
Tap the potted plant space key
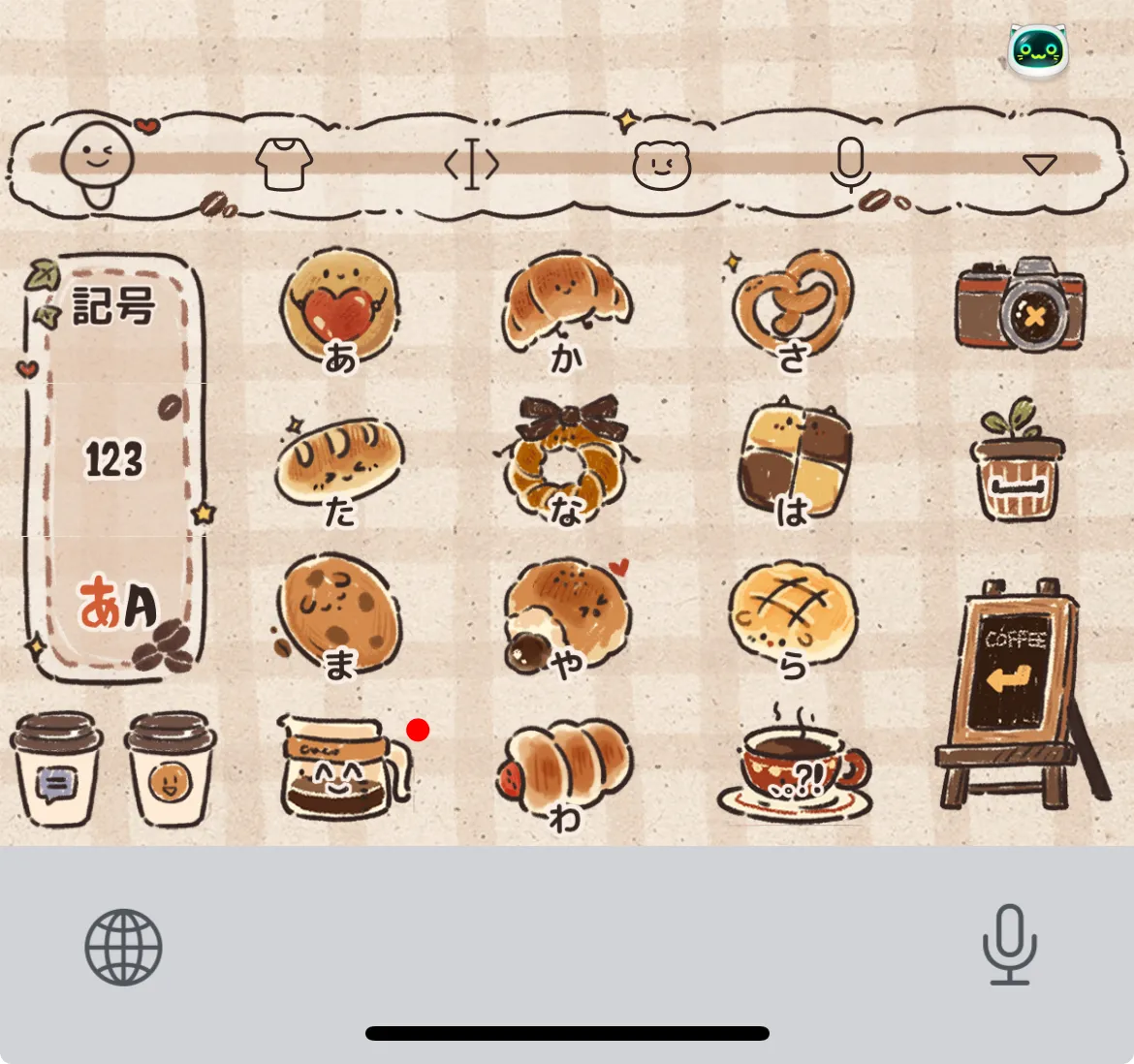pyautogui.click(x=1017, y=460)
